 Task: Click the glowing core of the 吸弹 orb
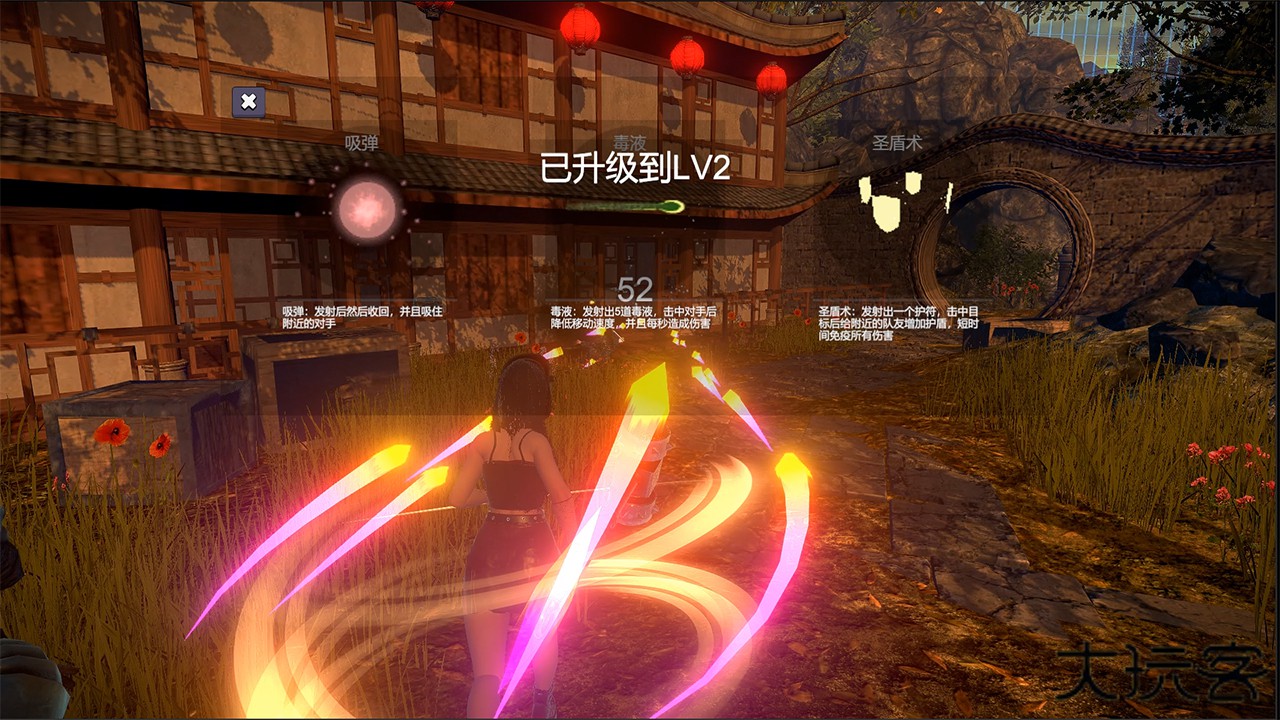point(365,210)
